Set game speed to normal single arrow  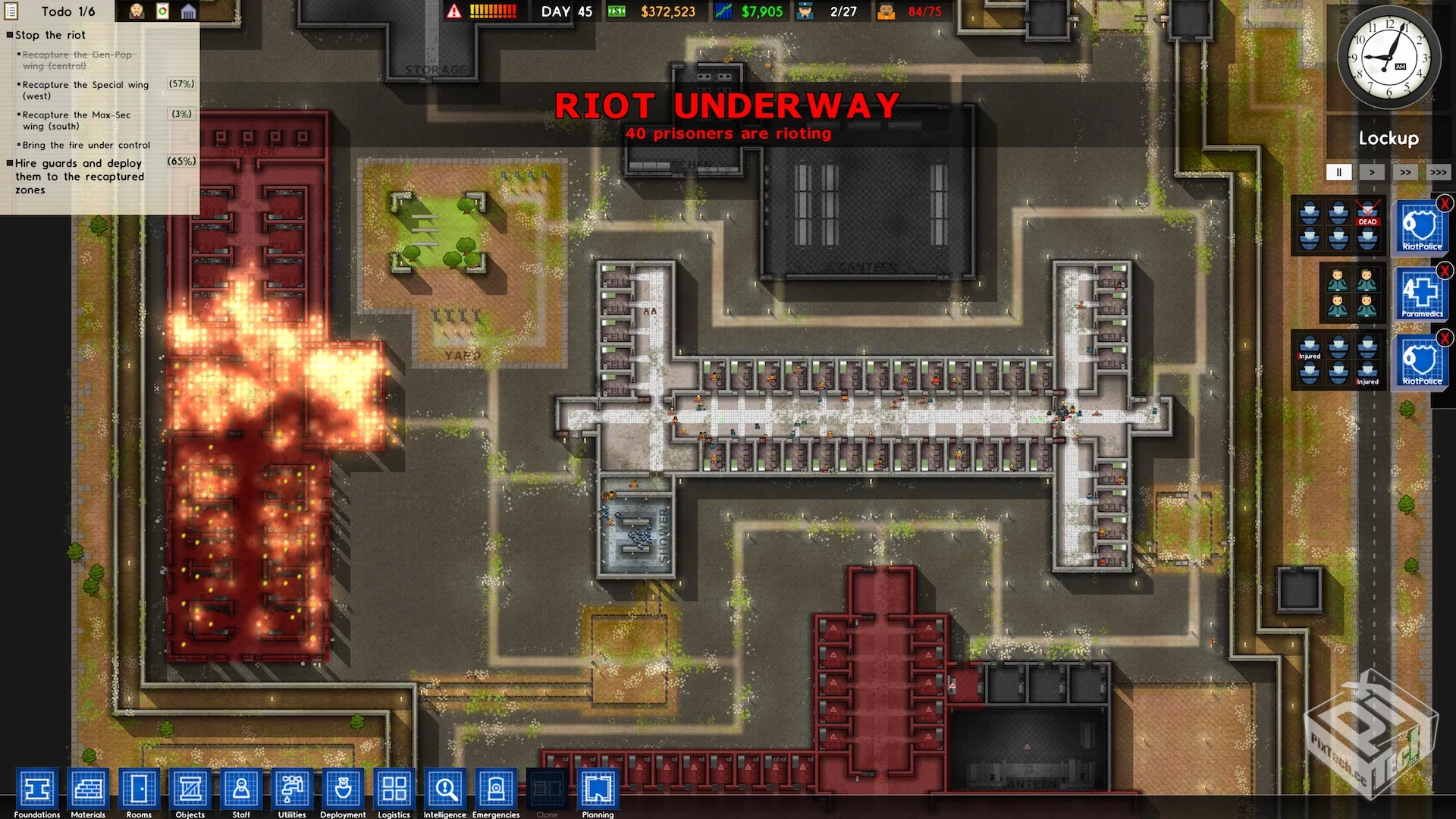coord(1372,172)
